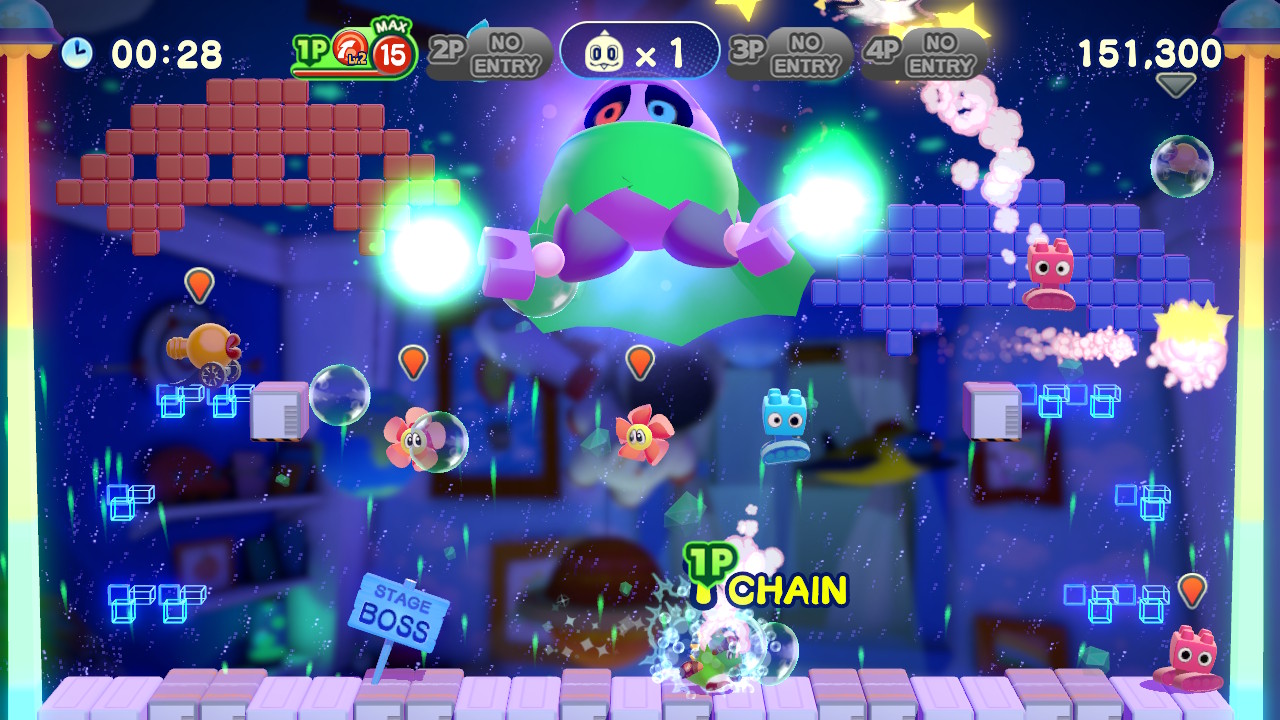Screen dimensions: 1280x720
Task: Select the 3P No Entry slot
Action: (x=790, y=54)
